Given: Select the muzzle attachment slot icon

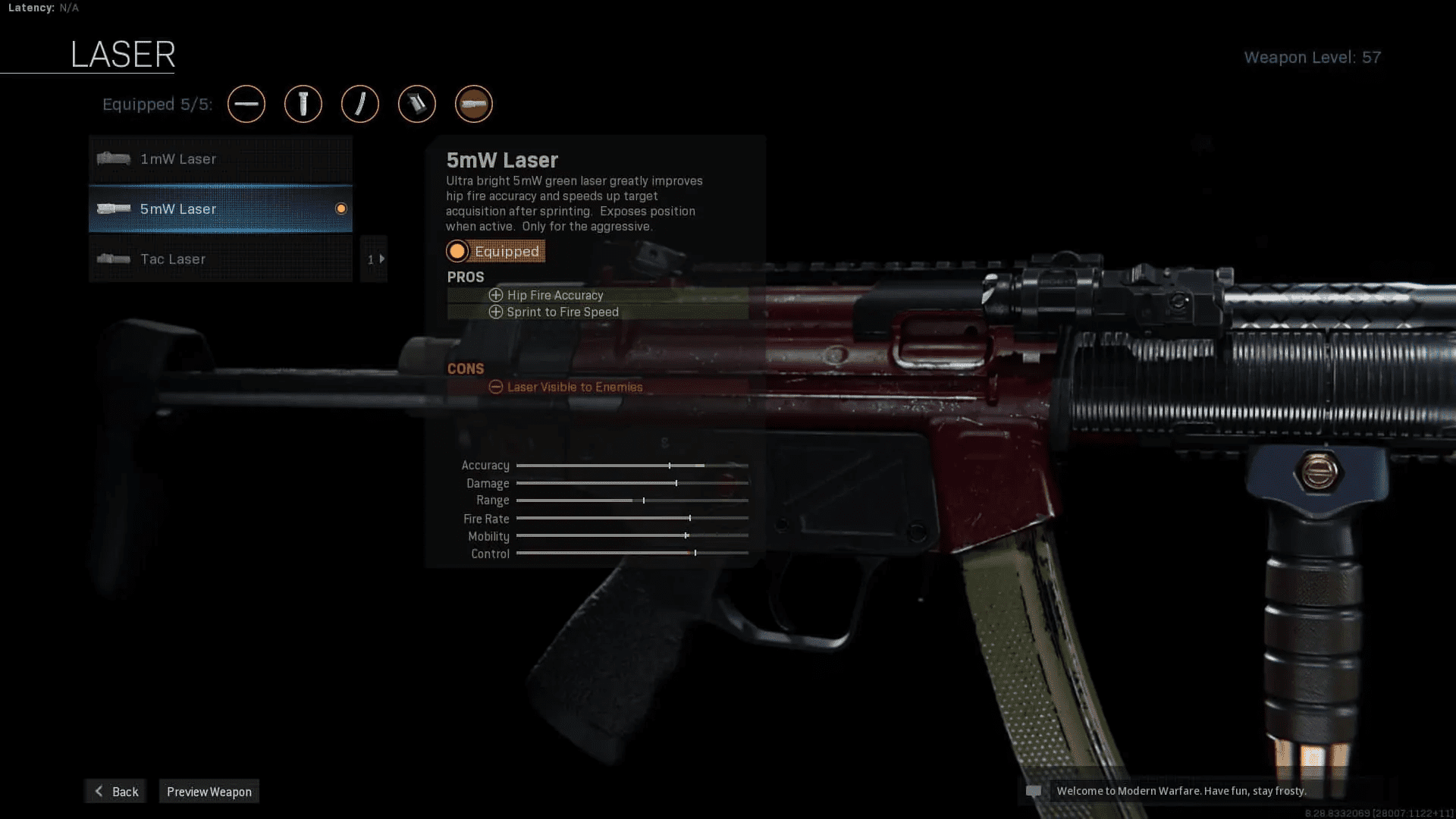Looking at the screenshot, I should click(x=246, y=104).
